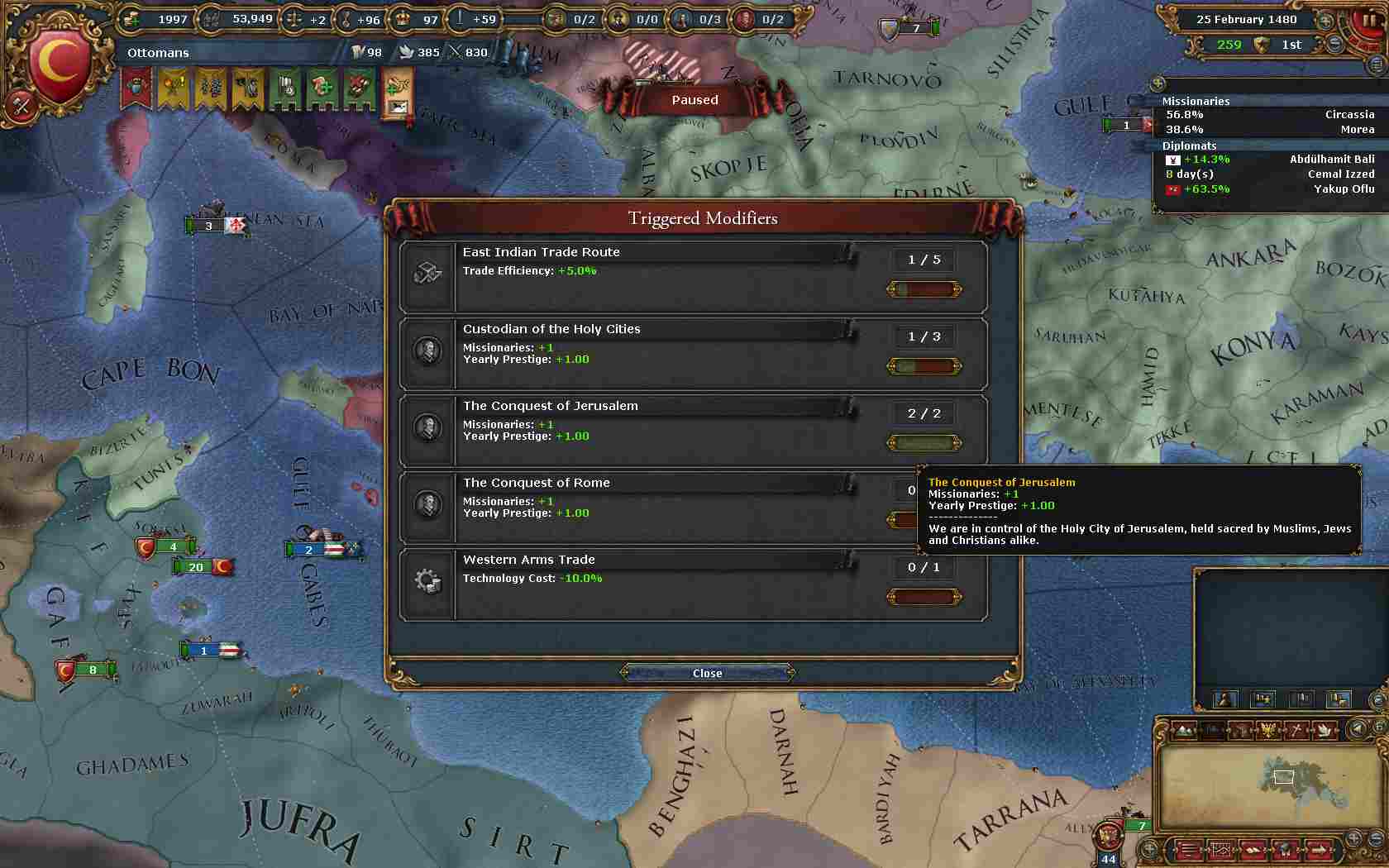
Task: Close the Triggered Modifiers window
Action: click(x=707, y=673)
